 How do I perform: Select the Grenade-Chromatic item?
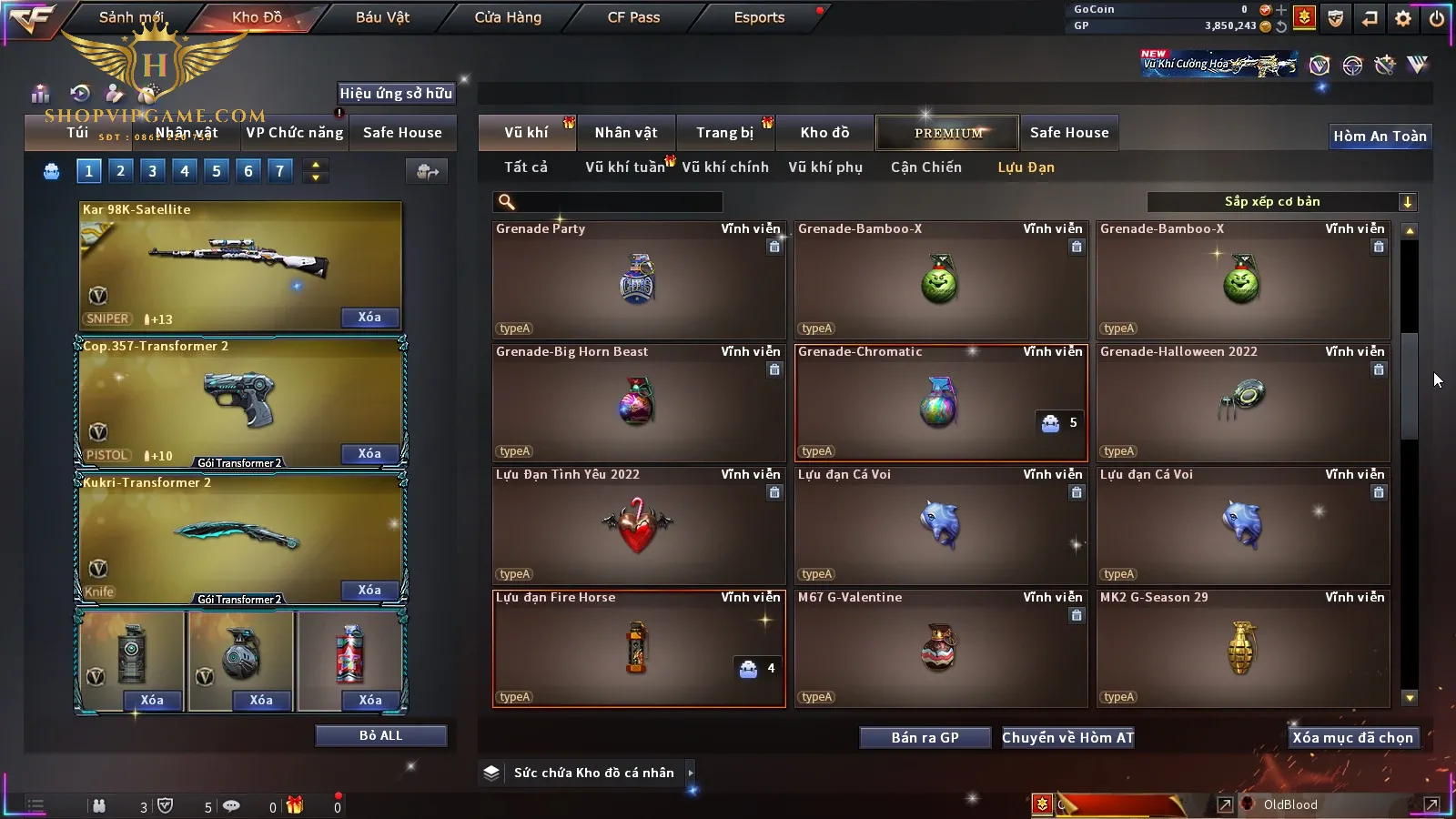coord(940,402)
